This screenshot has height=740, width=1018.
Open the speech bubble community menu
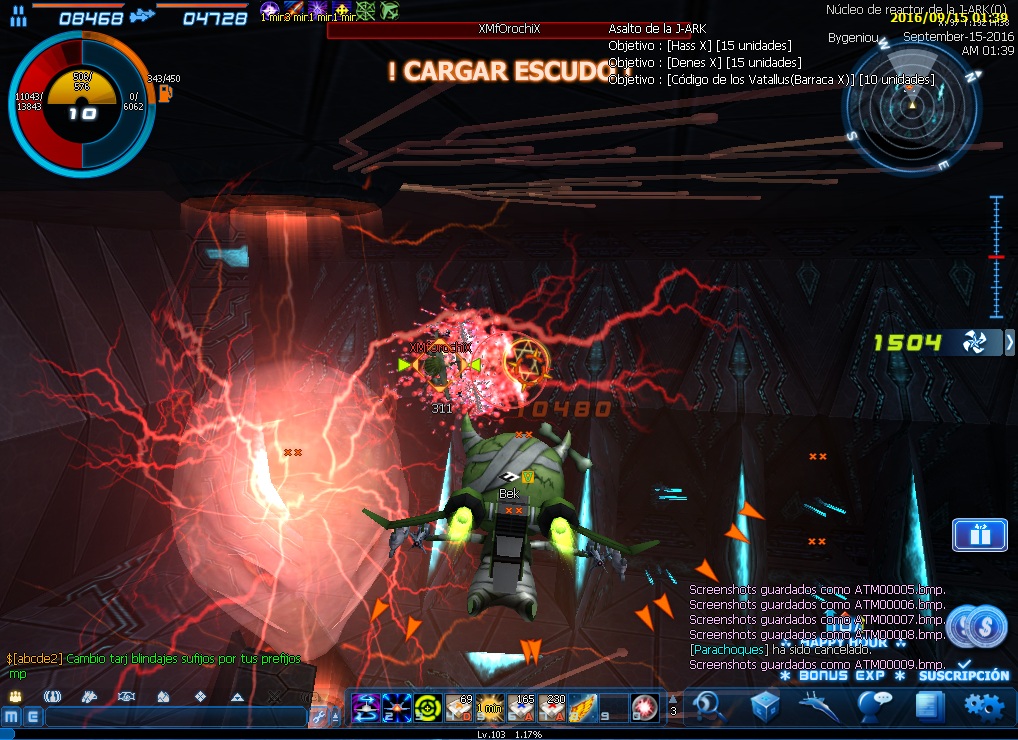click(x=874, y=705)
